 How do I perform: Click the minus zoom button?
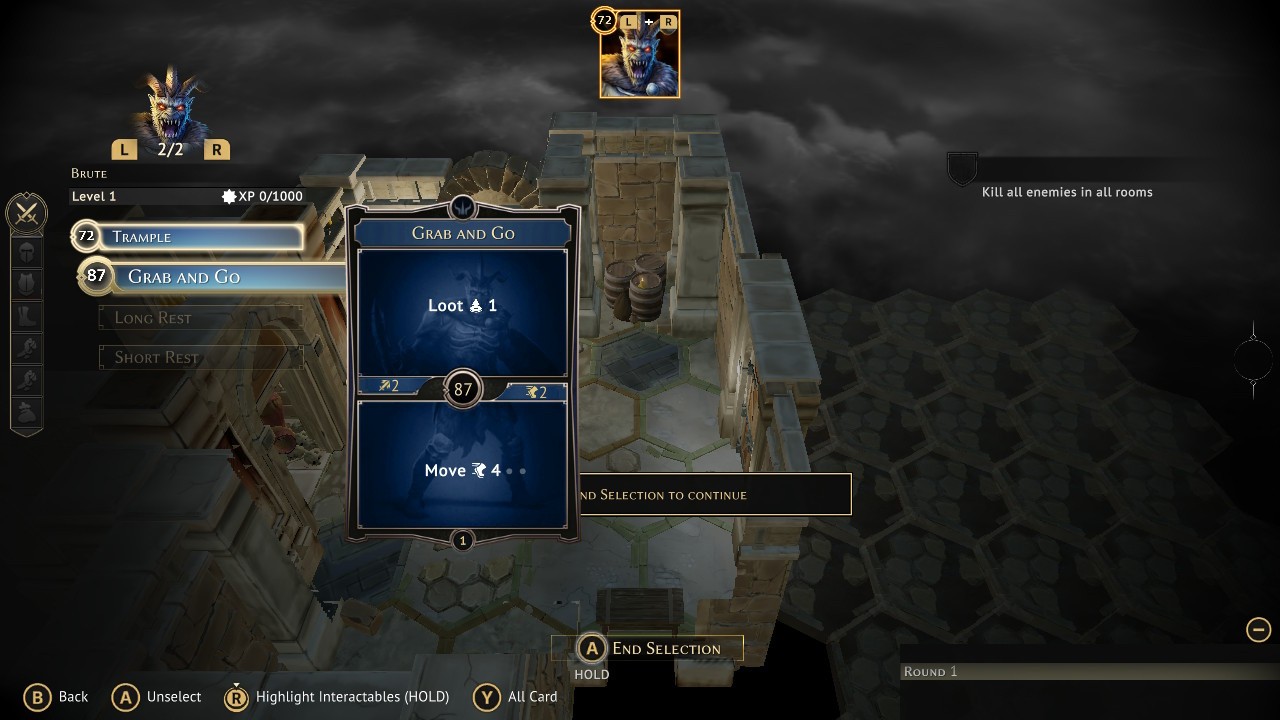(1258, 629)
